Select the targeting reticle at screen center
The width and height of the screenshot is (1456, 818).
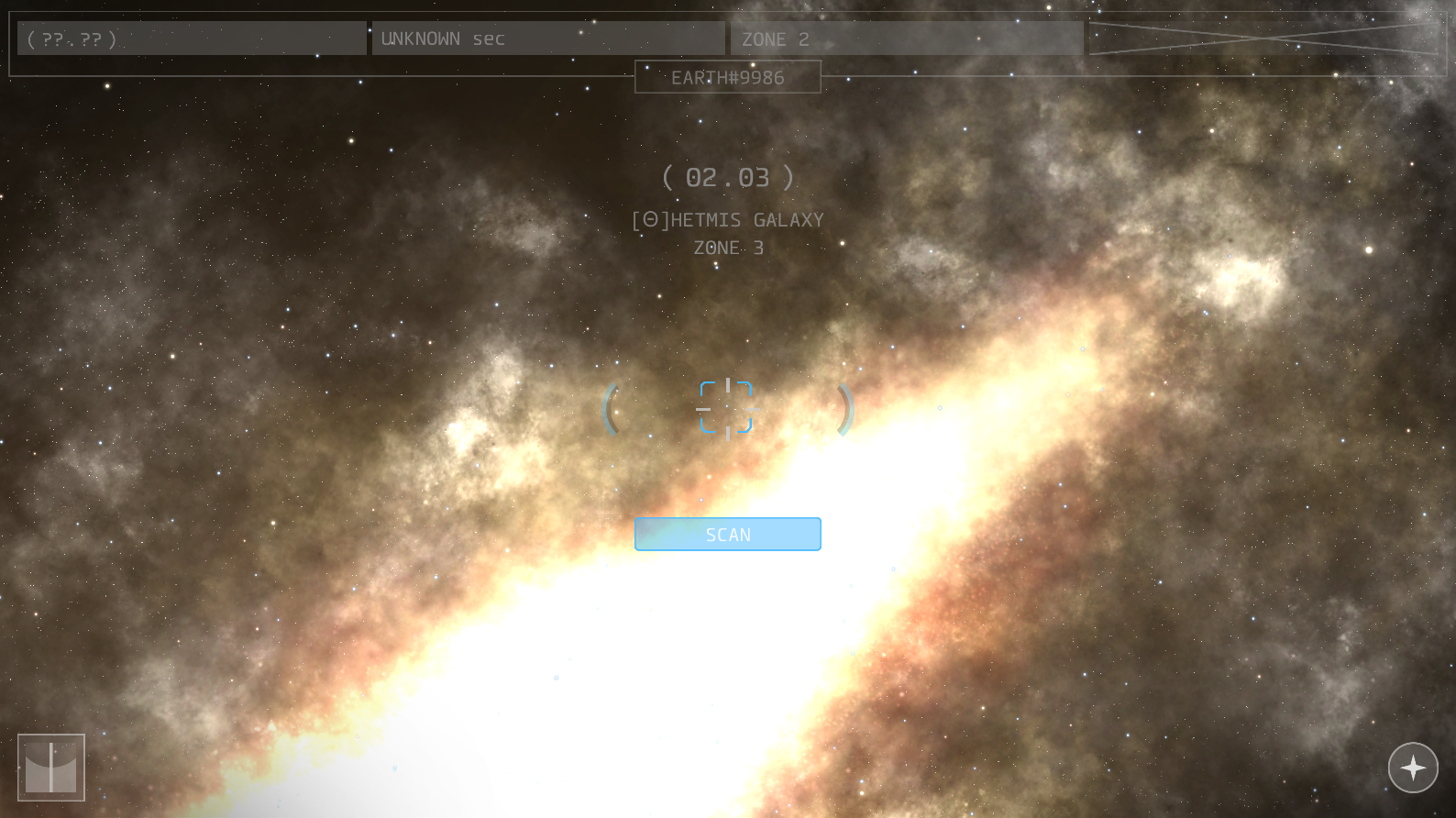[727, 406]
